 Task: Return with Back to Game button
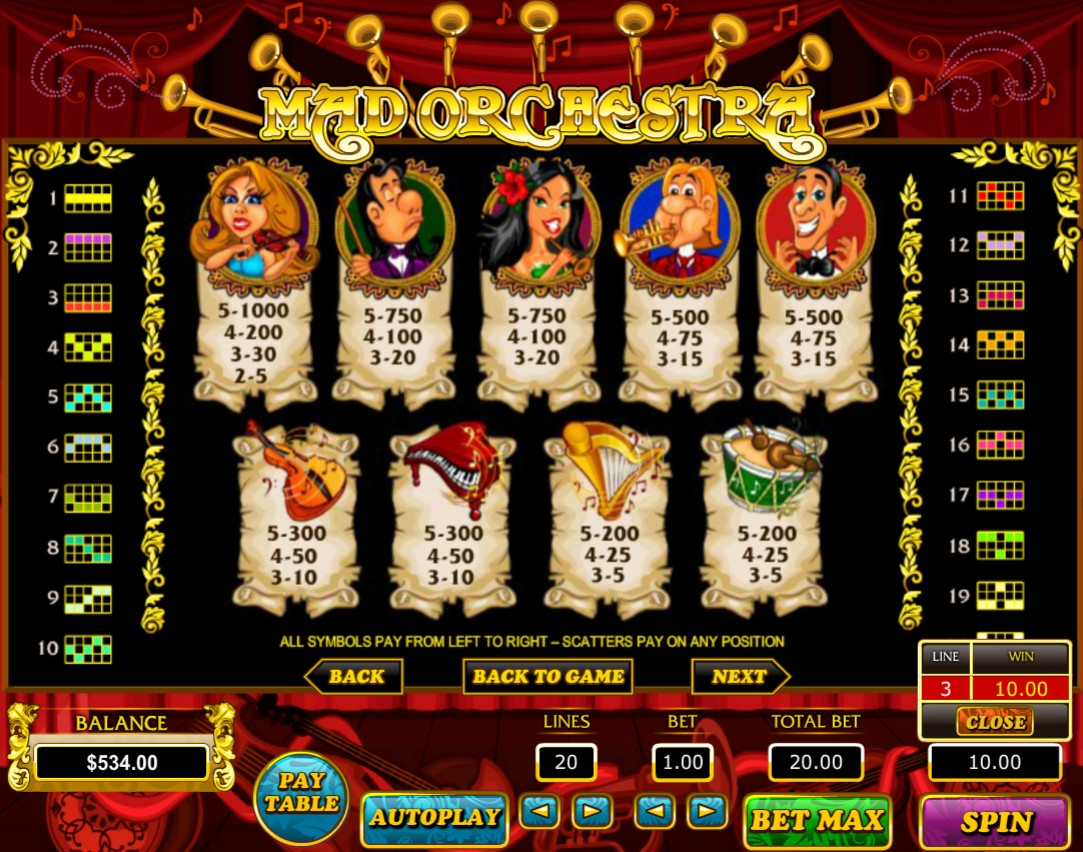pos(547,677)
